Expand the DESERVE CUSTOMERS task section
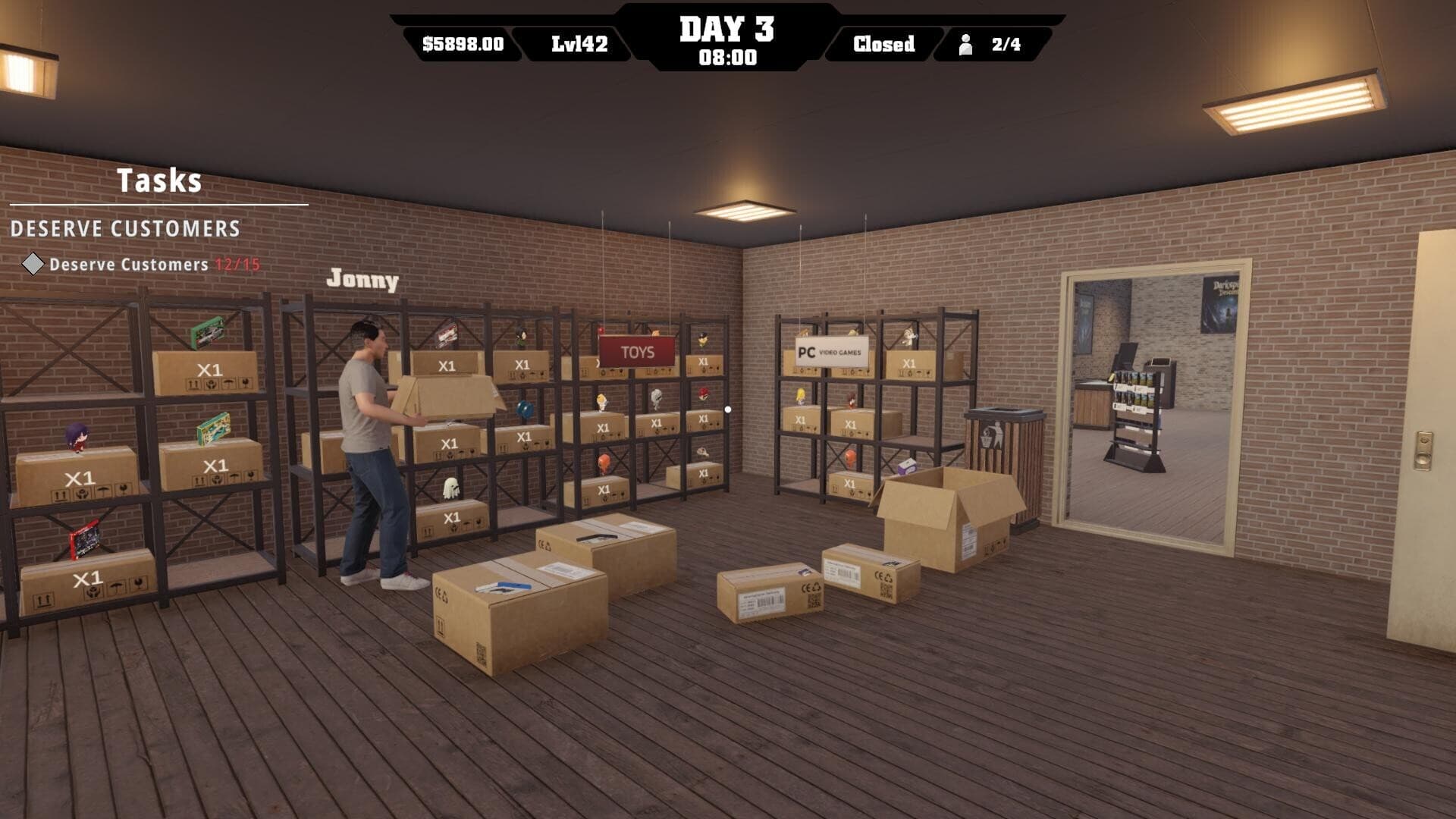Screen dimensions: 1456x819 pos(125,229)
